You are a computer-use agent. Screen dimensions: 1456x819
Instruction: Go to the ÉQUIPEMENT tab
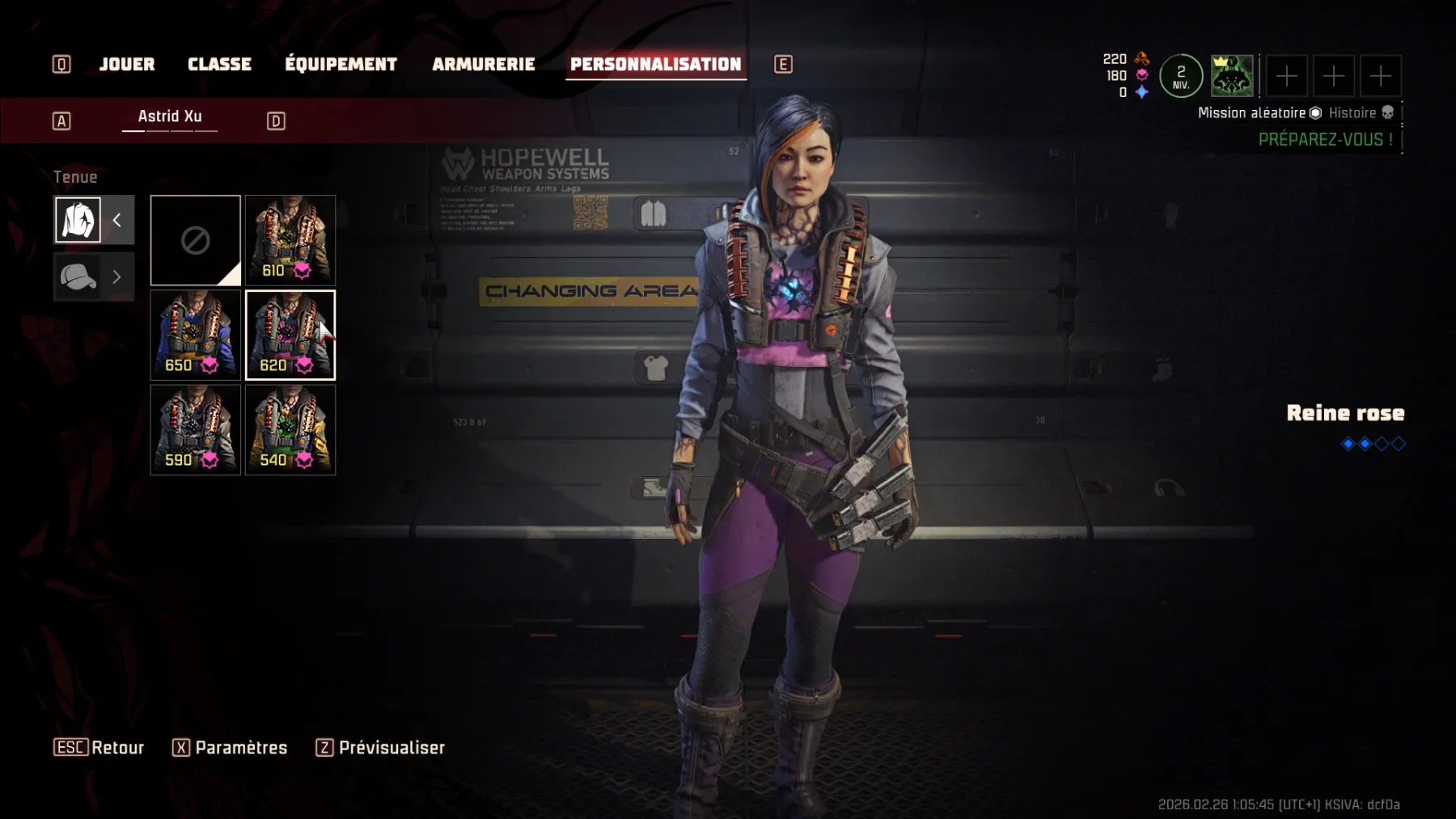point(341,65)
